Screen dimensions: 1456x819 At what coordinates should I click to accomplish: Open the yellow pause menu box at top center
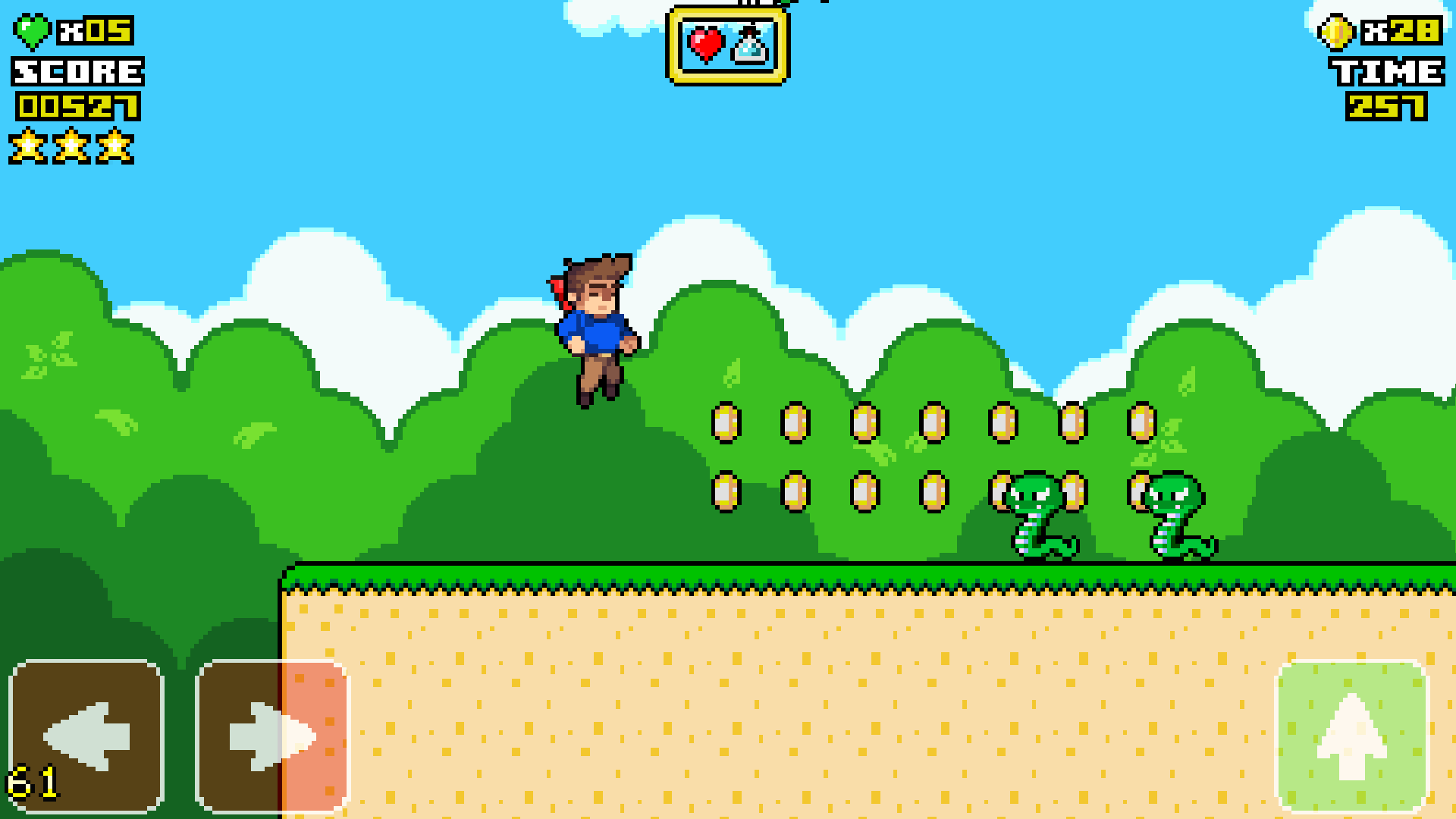coord(726,45)
